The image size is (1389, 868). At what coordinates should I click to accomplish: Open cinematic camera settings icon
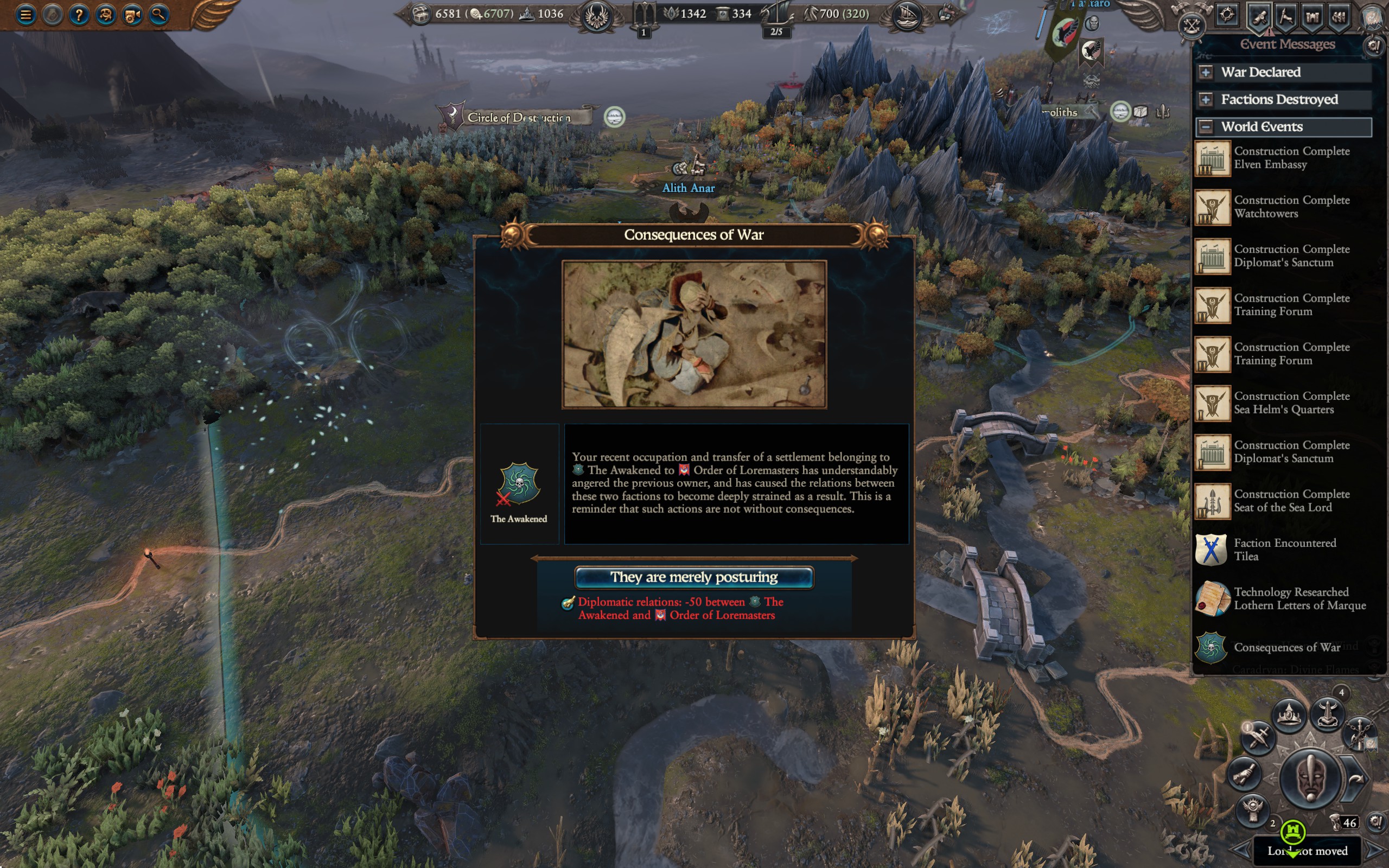click(x=132, y=16)
